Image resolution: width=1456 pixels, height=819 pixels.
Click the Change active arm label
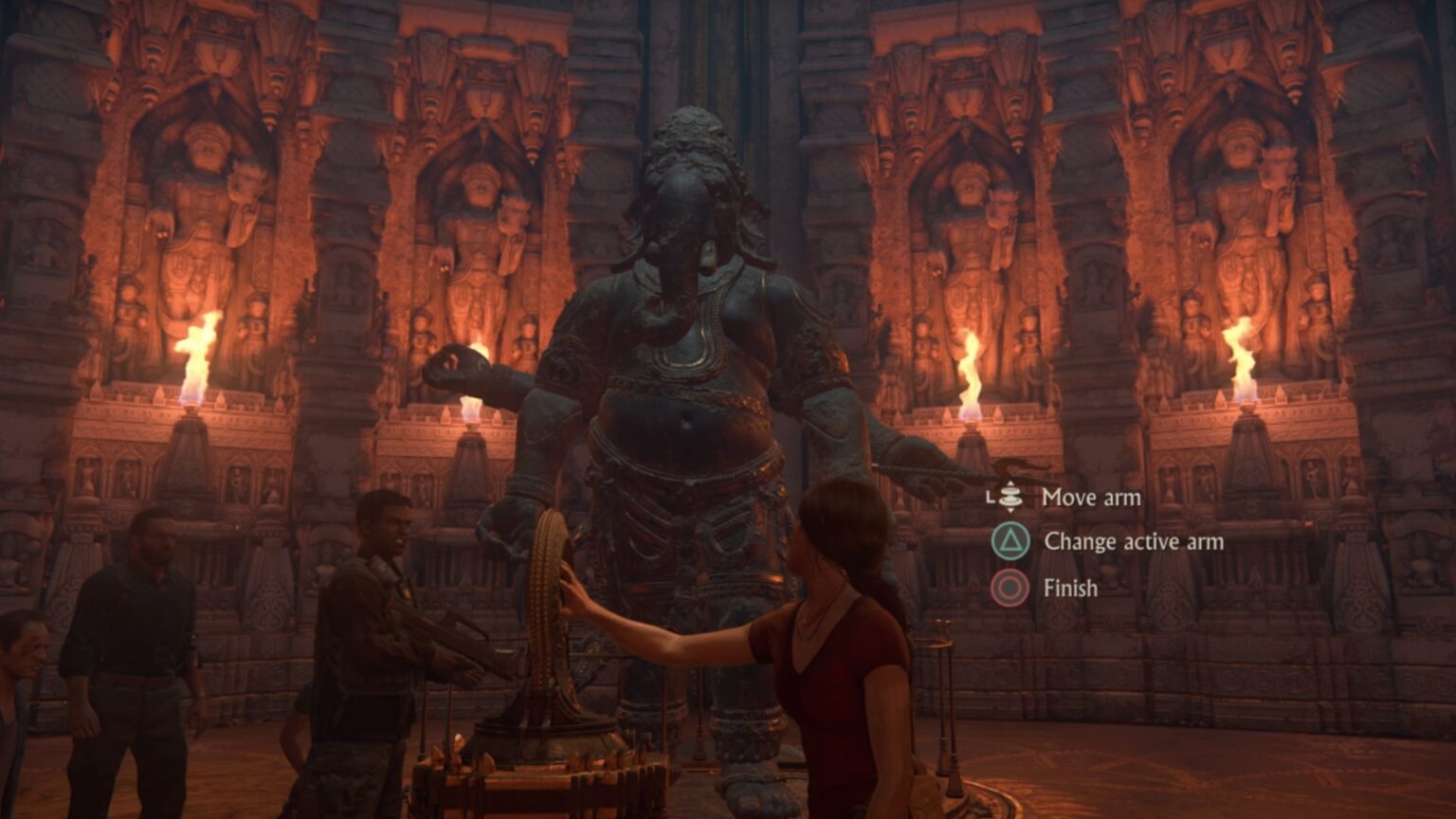[x=1134, y=540]
